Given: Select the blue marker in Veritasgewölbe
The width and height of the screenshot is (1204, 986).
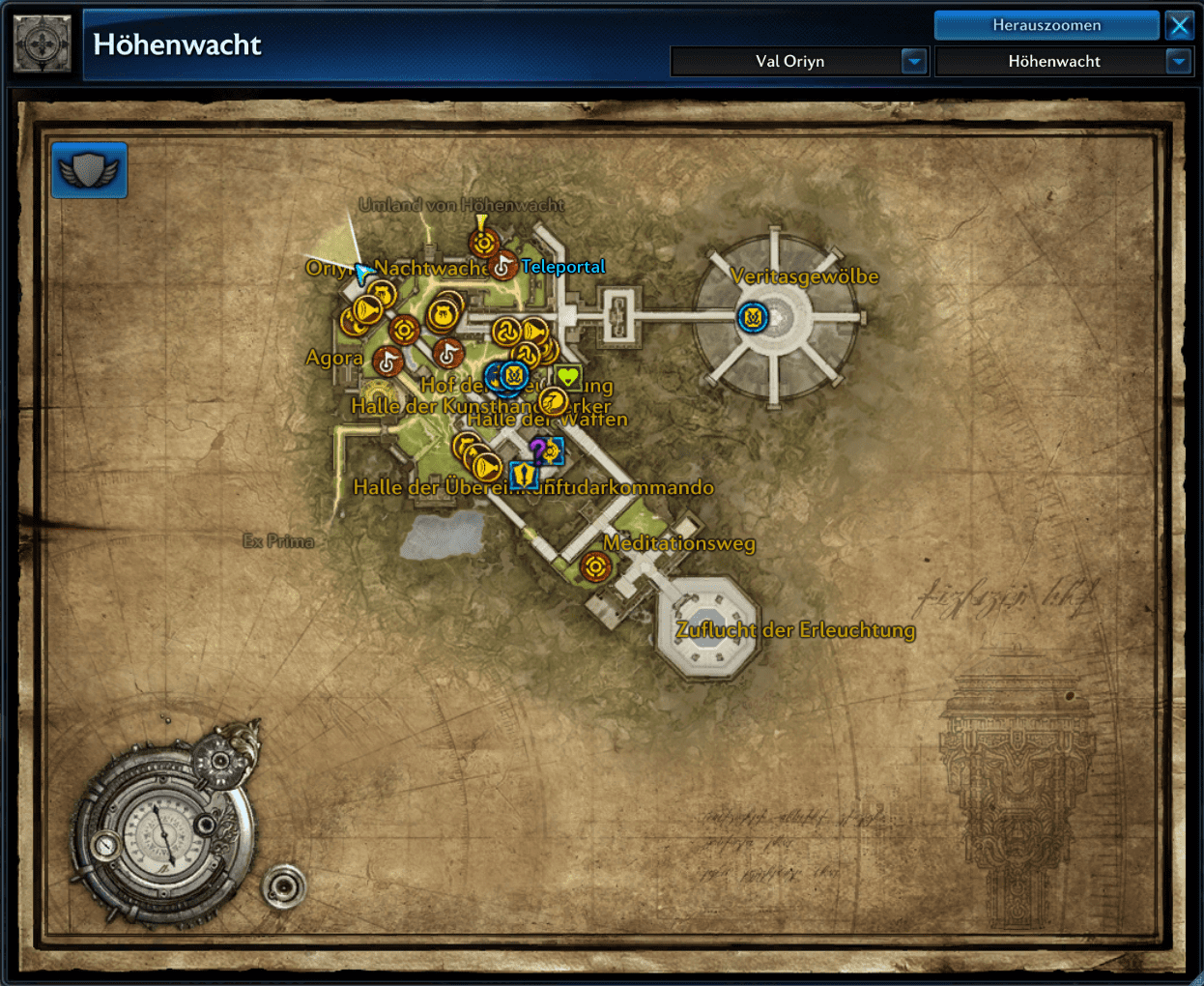Looking at the screenshot, I should (x=753, y=317).
